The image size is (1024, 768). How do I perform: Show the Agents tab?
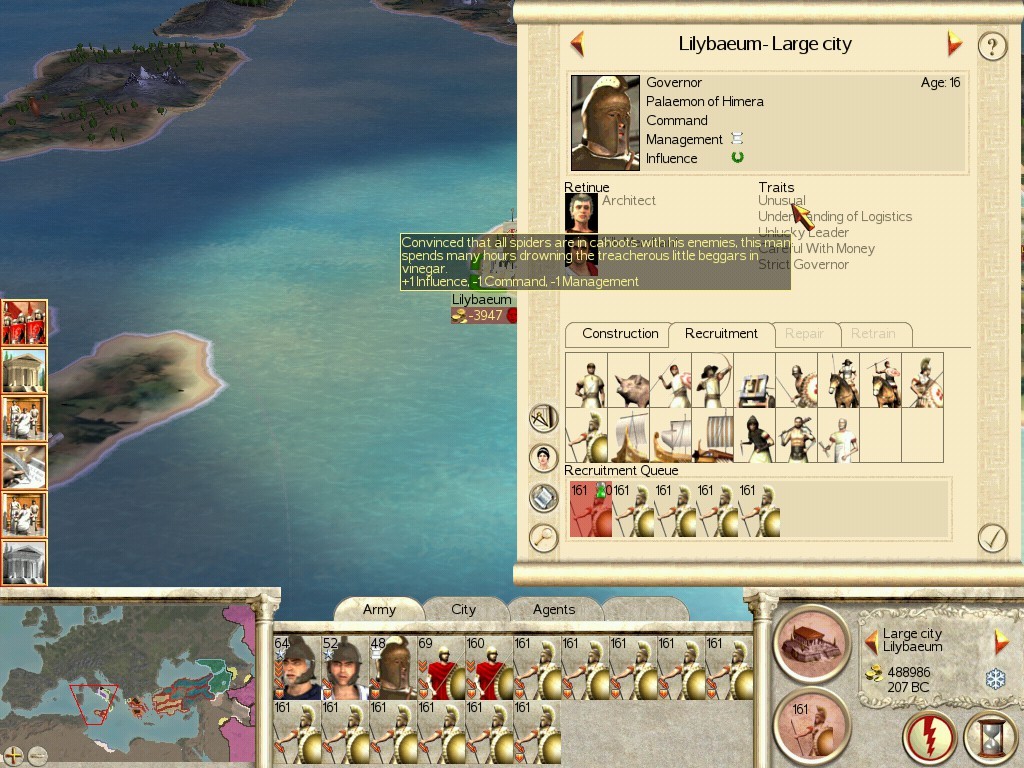click(554, 609)
